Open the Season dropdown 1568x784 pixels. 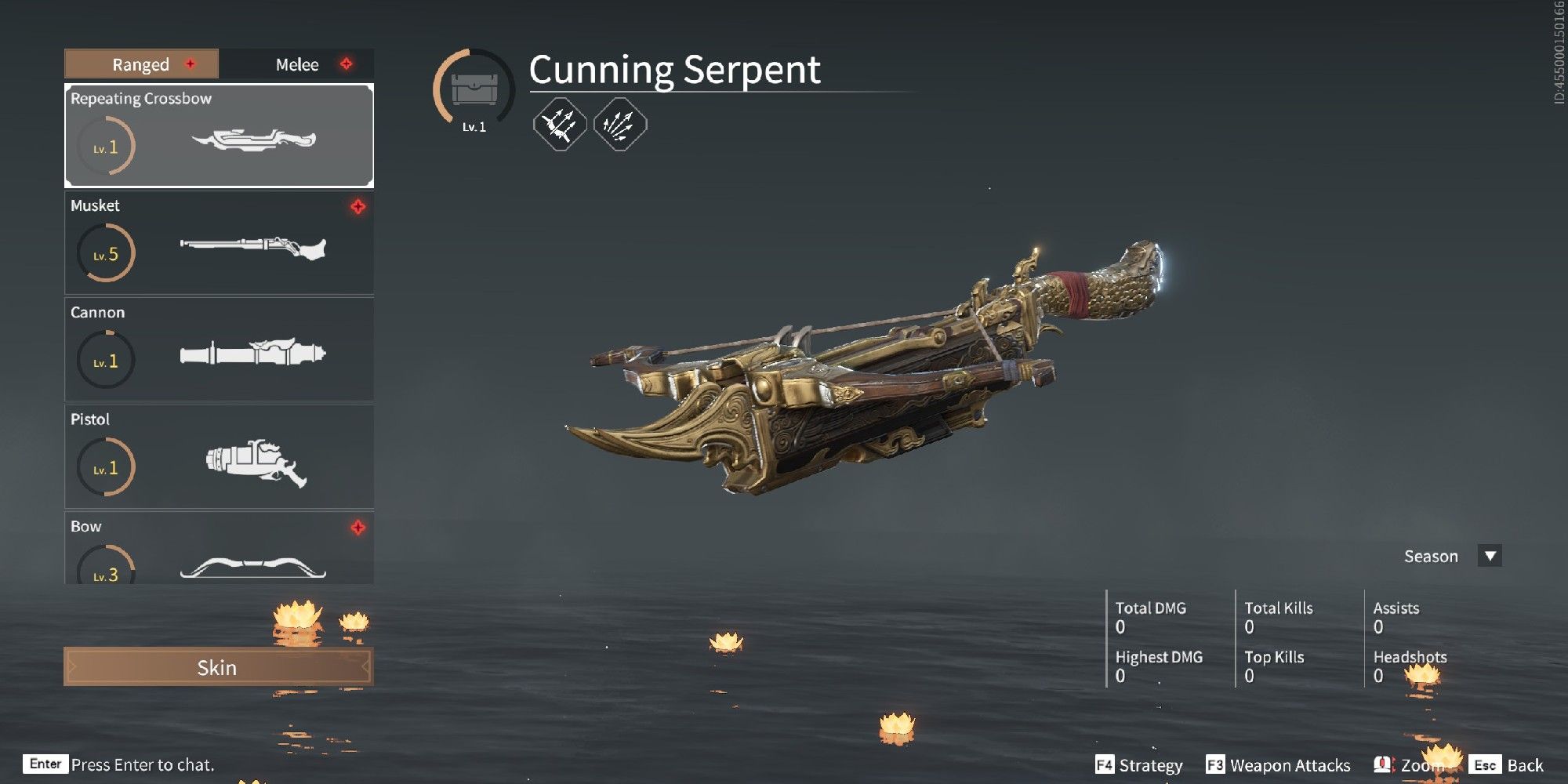[1490, 557]
